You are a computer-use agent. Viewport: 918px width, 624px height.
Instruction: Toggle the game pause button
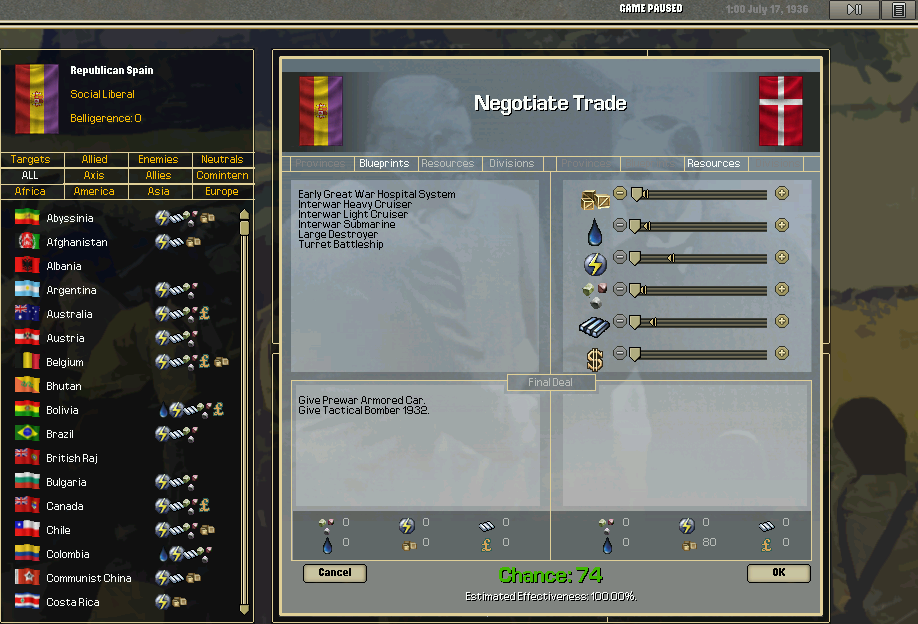pyautogui.click(x=854, y=10)
